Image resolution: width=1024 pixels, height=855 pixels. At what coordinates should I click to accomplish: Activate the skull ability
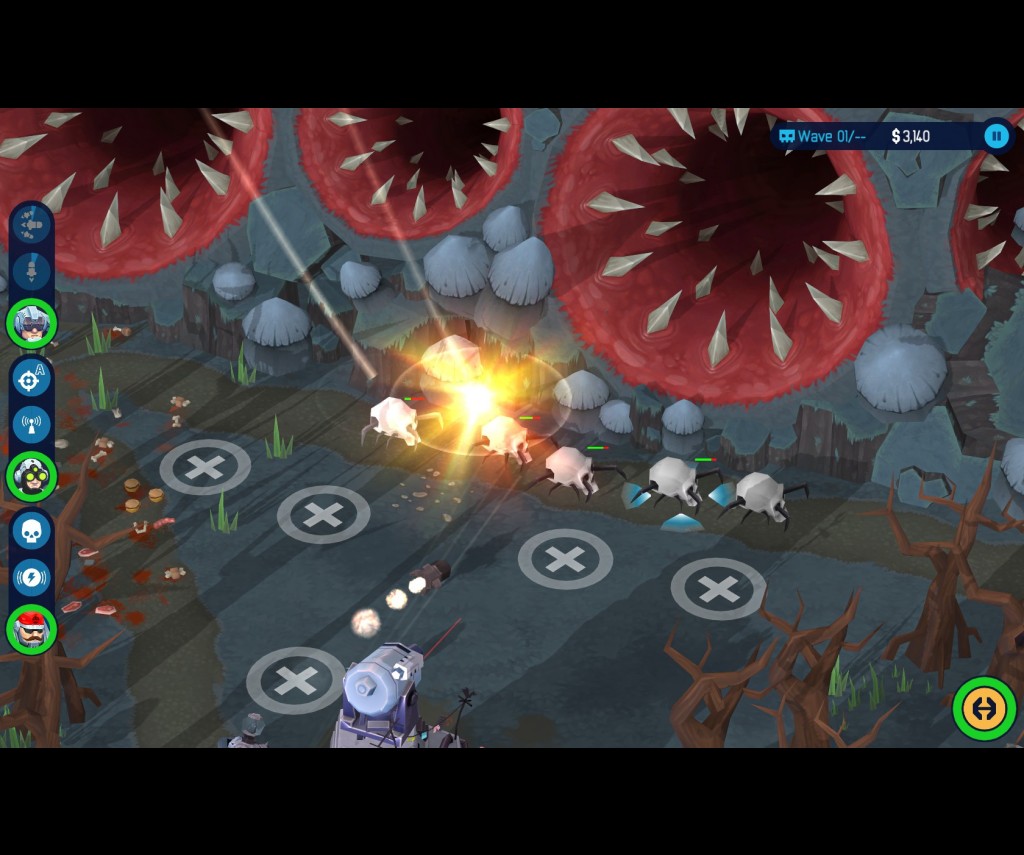point(32,531)
